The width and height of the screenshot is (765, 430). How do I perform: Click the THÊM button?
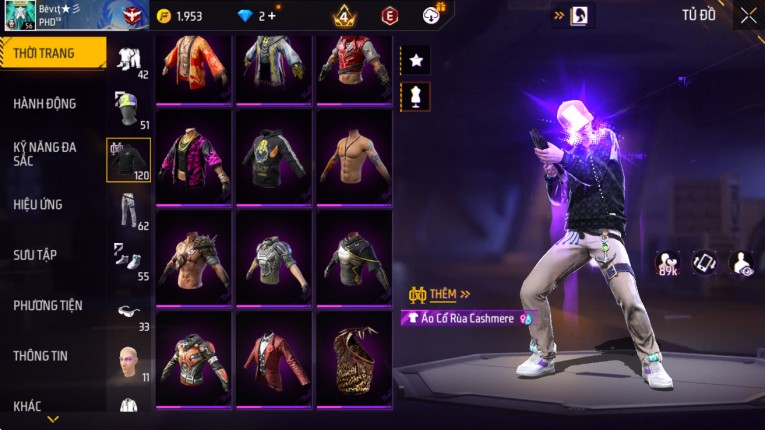coord(441,295)
